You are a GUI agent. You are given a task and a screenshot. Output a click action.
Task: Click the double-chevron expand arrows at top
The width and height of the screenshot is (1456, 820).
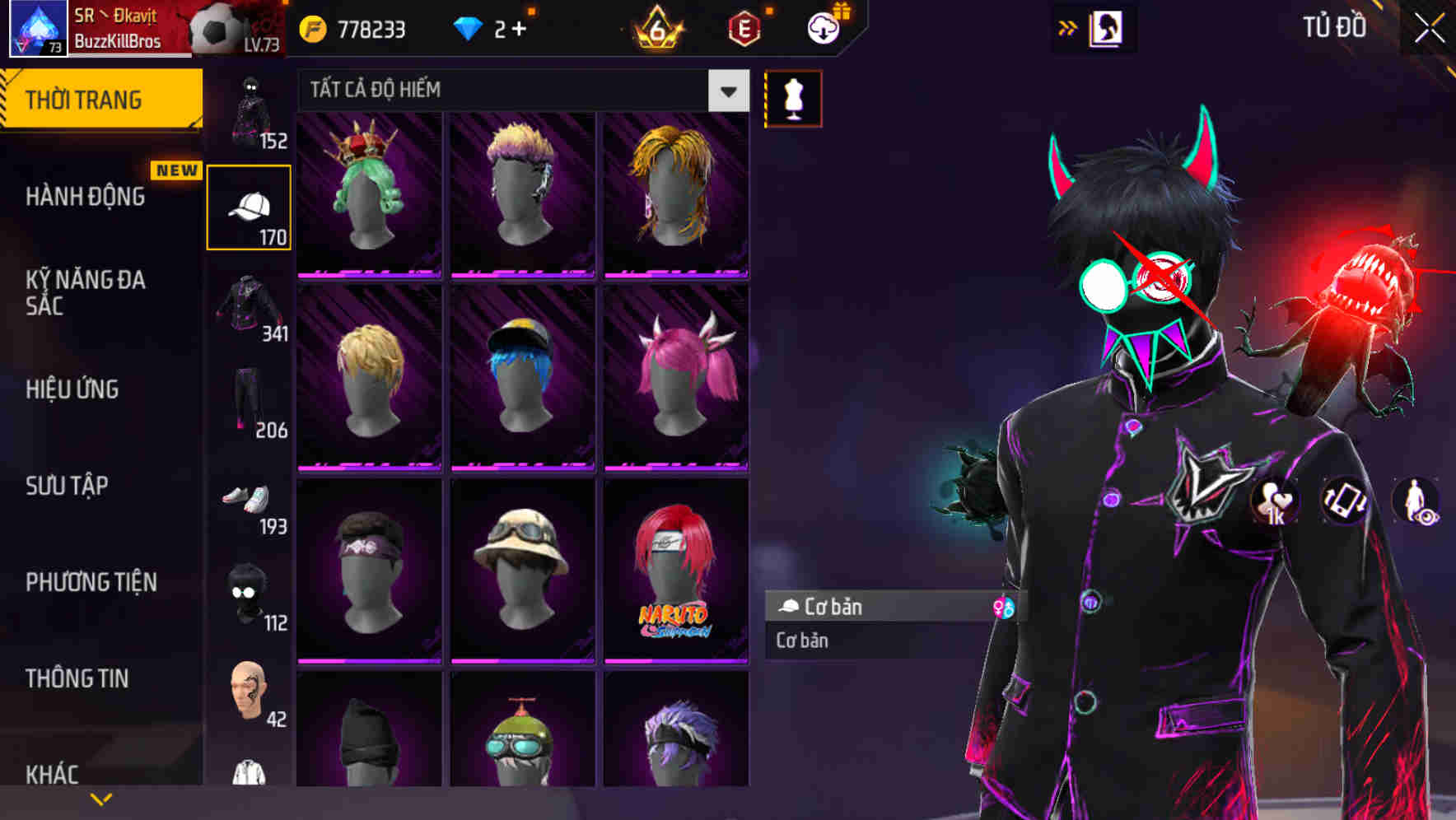pyautogui.click(x=1067, y=26)
